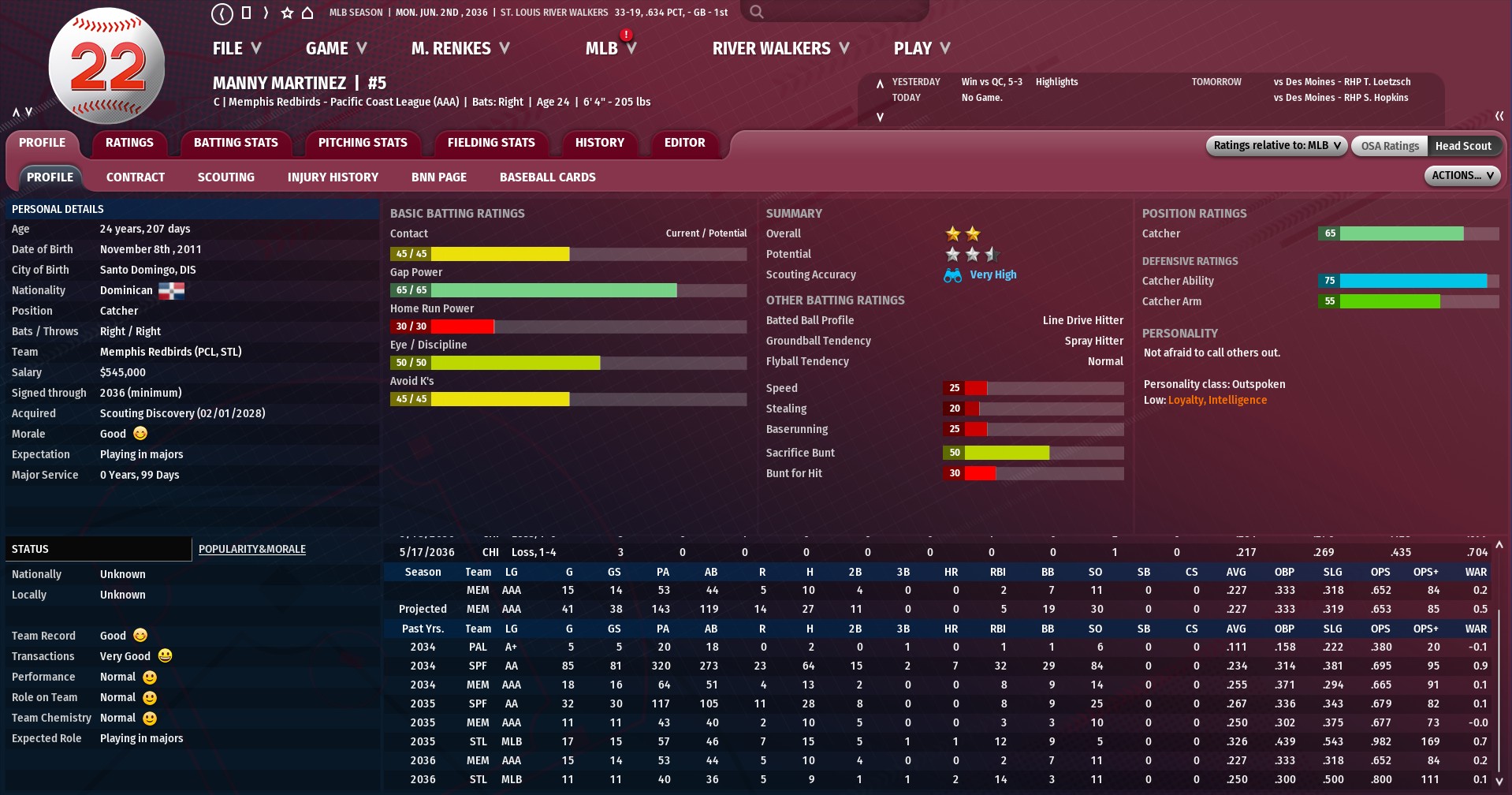Switch to the BATTING STATS tab
Screen dimensions: 1512x795
[x=236, y=143]
